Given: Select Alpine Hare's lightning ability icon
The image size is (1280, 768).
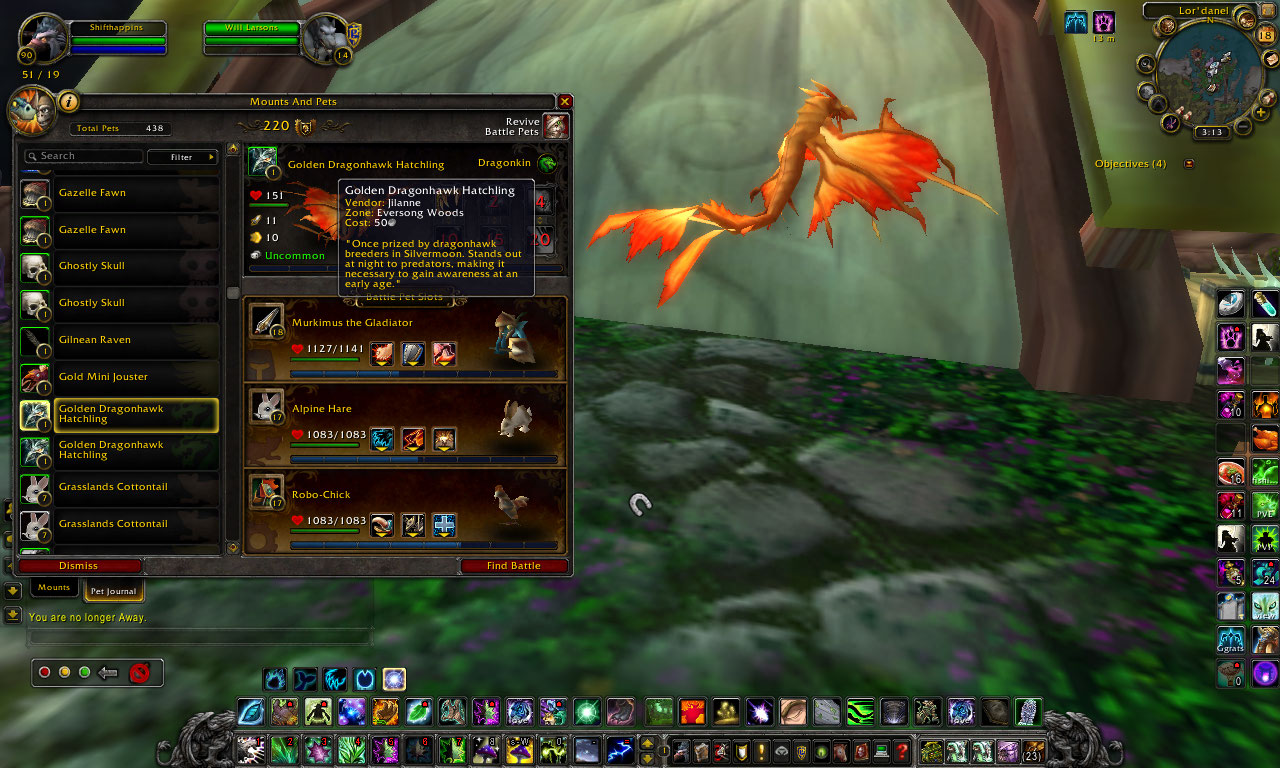Looking at the screenshot, I should [x=381, y=439].
